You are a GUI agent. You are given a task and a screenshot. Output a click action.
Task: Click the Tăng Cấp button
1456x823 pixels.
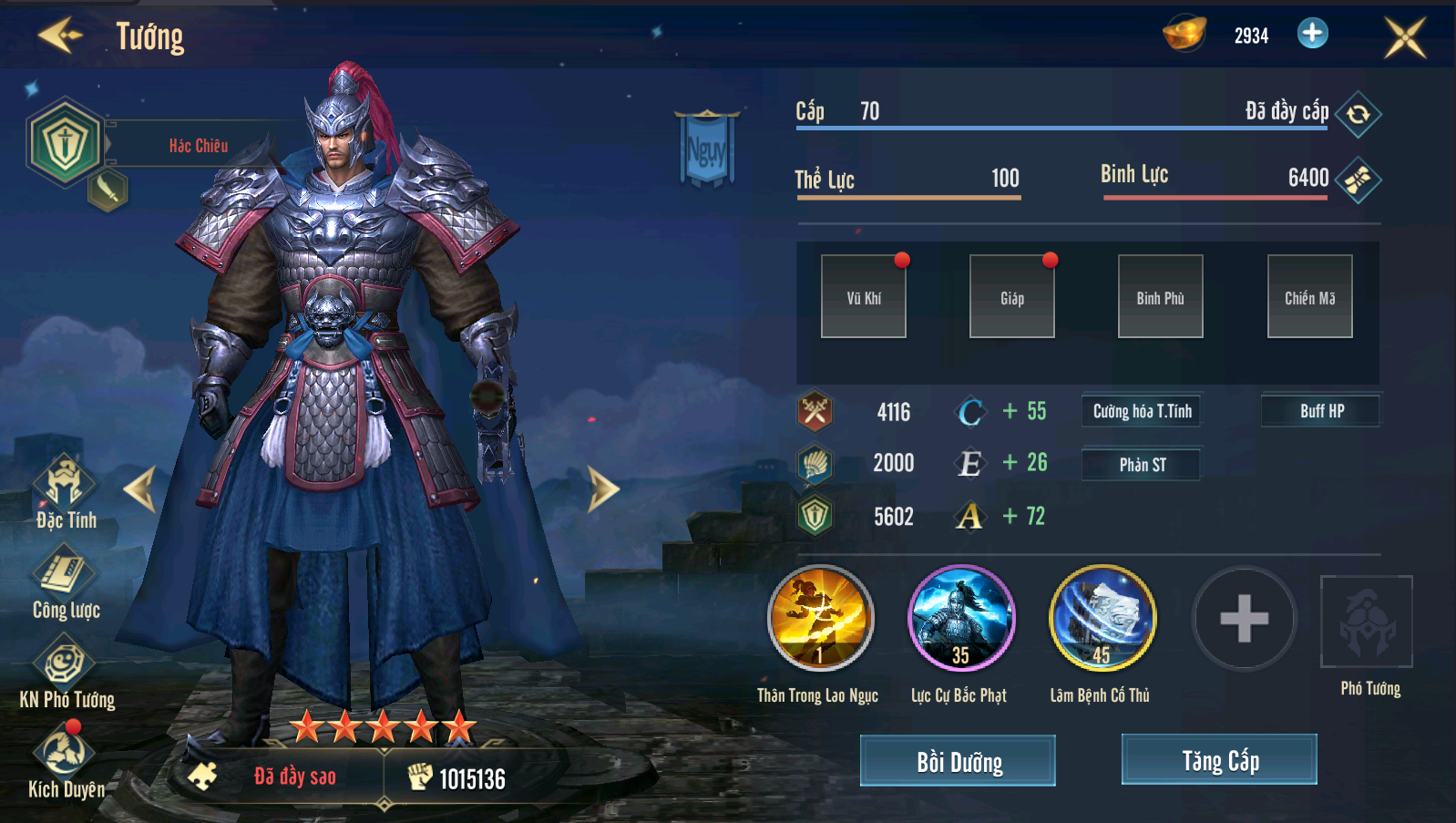click(1219, 759)
